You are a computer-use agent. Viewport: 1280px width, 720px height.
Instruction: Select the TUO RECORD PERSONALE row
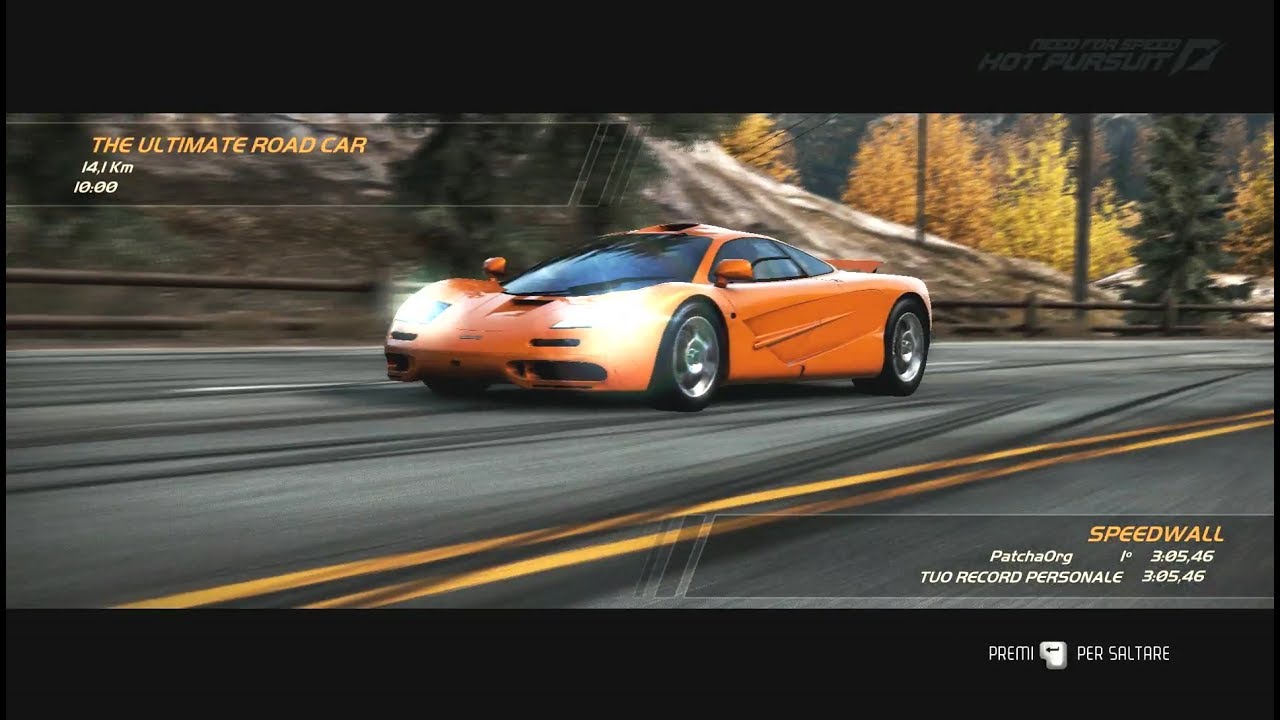(1022, 577)
